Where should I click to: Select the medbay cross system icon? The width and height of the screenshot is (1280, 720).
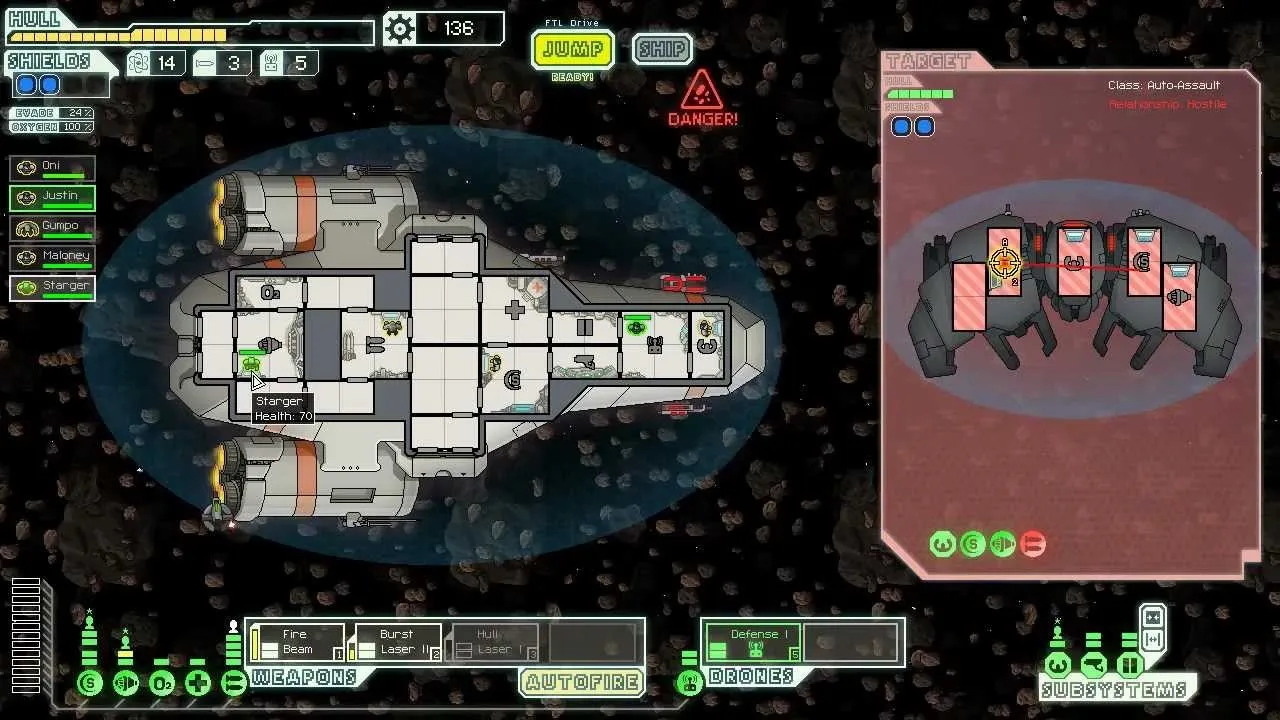point(198,684)
